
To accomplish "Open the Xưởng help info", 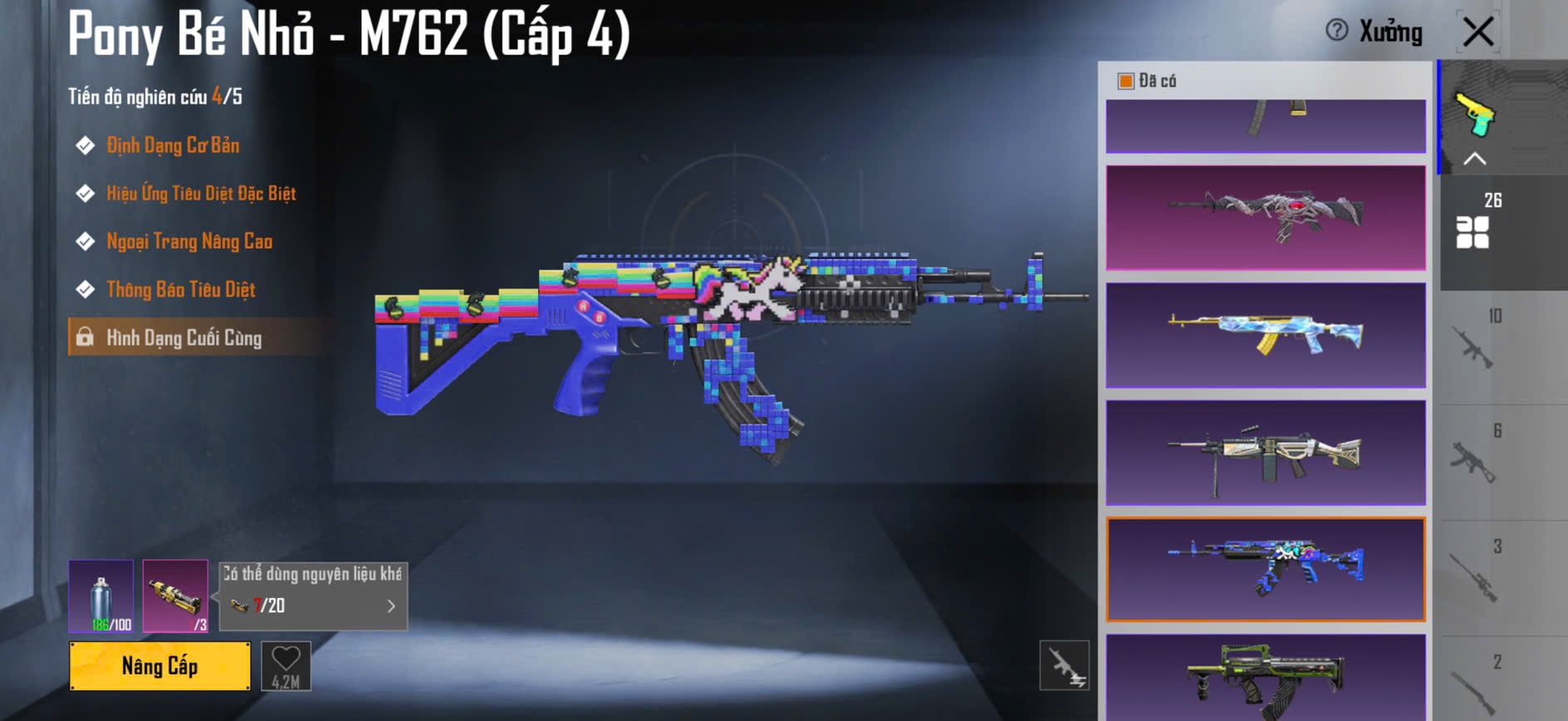I will (x=1336, y=31).
